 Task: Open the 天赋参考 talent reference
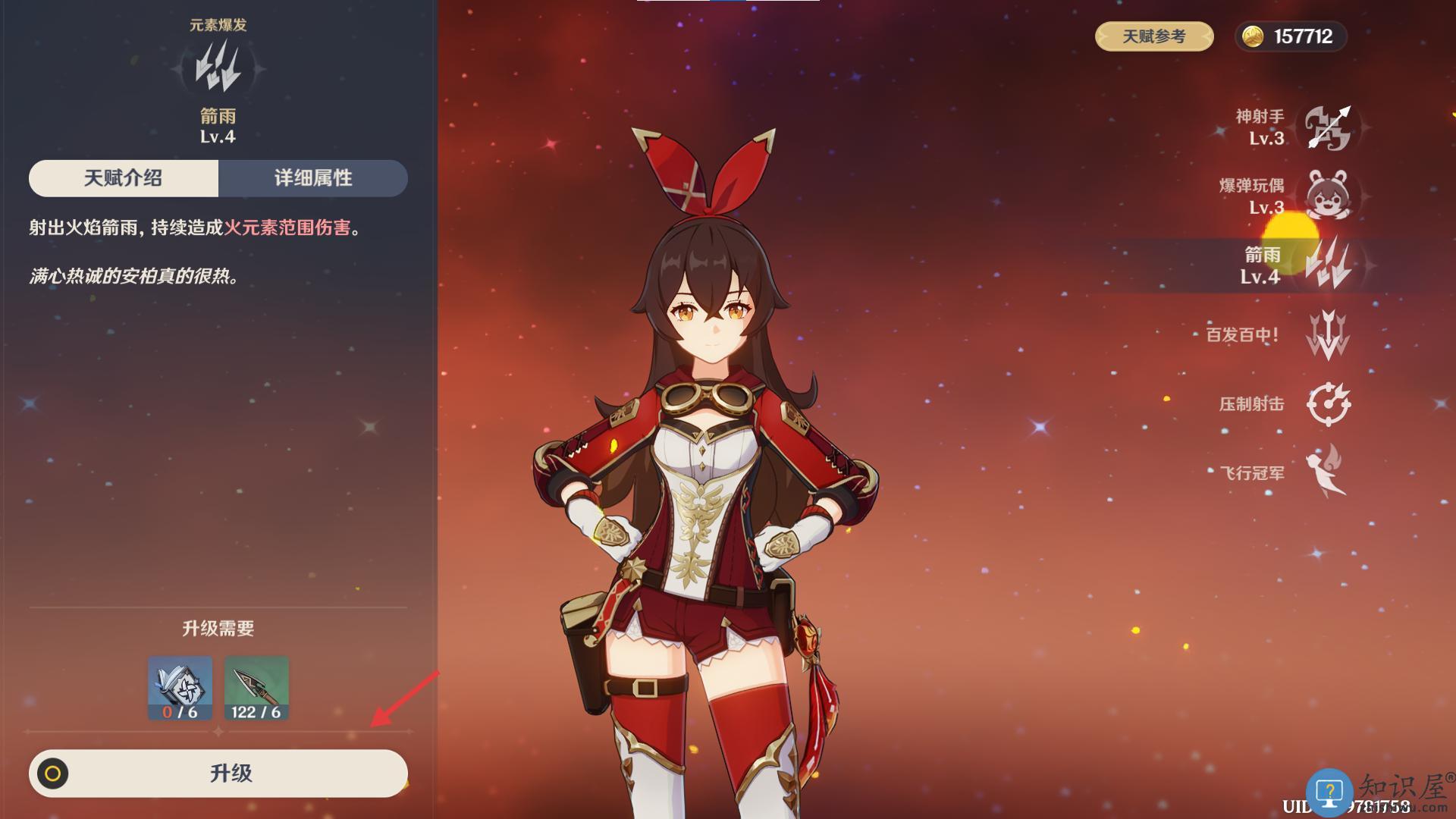tap(1153, 36)
